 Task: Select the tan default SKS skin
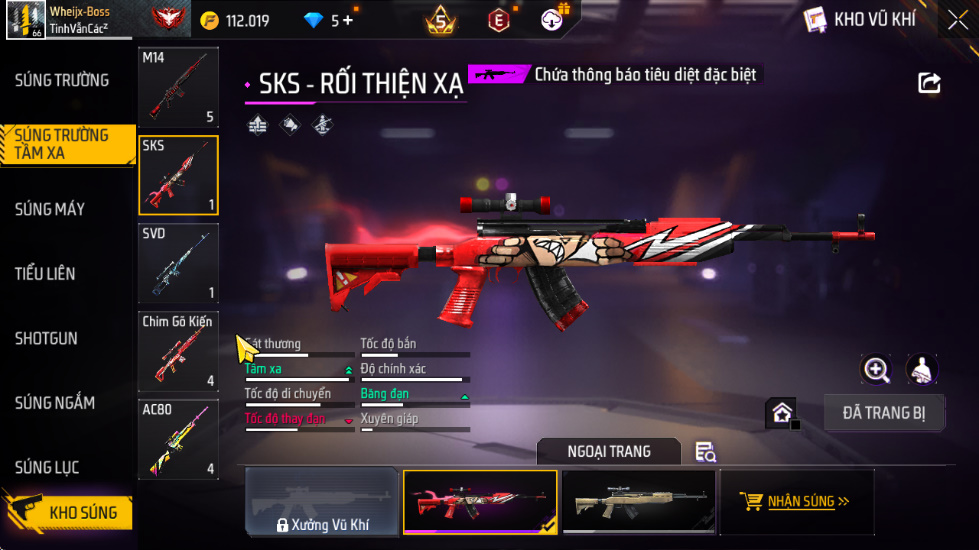click(x=638, y=502)
